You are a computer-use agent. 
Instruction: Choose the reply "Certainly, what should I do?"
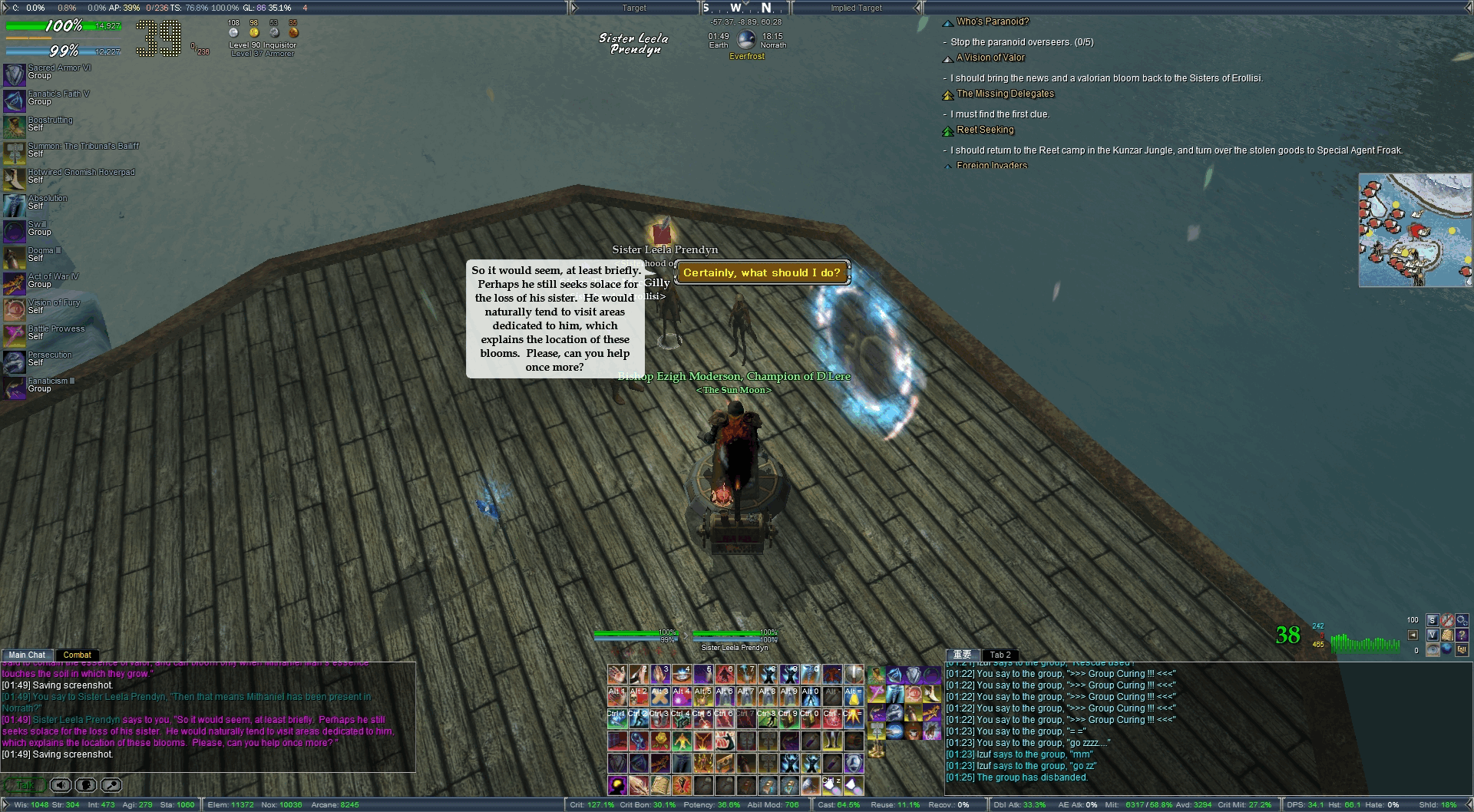[x=762, y=272]
